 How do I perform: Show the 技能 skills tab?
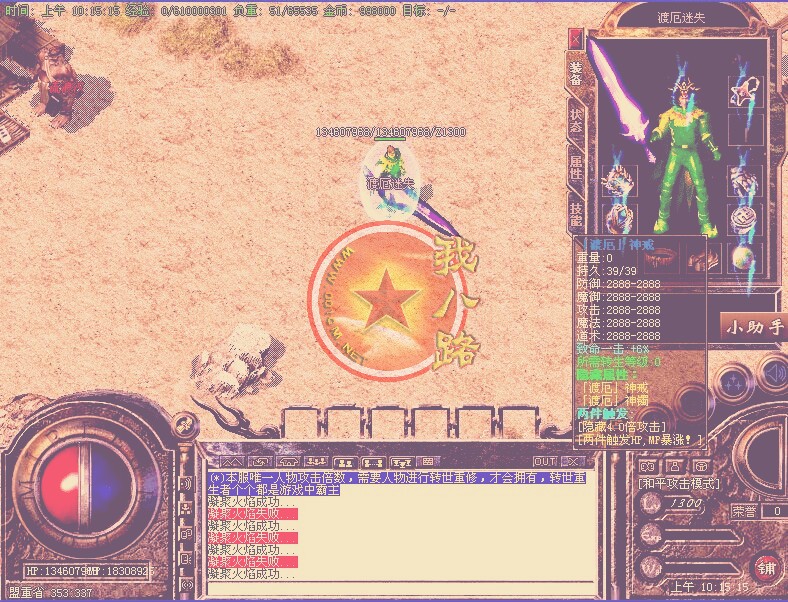click(576, 212)
